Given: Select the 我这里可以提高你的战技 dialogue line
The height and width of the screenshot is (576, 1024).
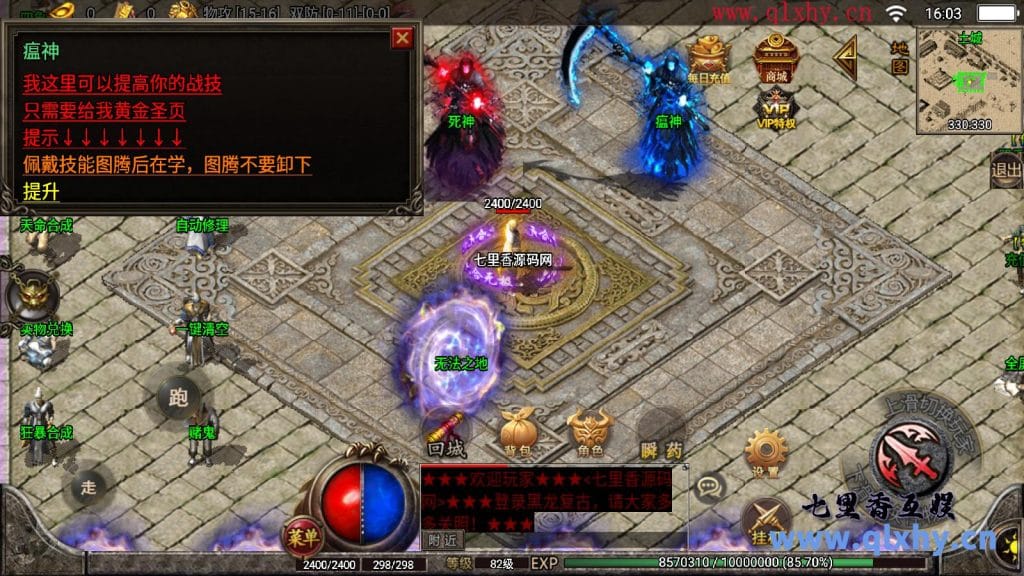Looking at the screenshot, I should (122, 84).
